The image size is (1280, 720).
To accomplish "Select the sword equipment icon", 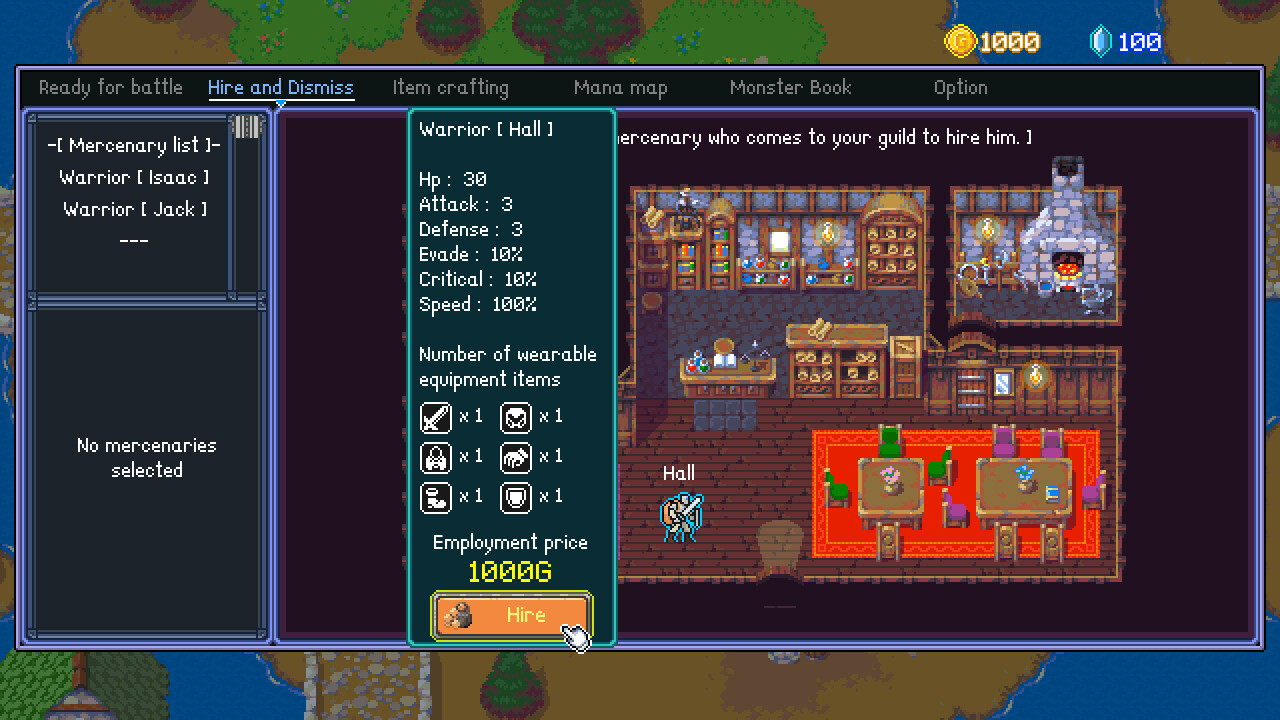I will (x=434, y=417).
